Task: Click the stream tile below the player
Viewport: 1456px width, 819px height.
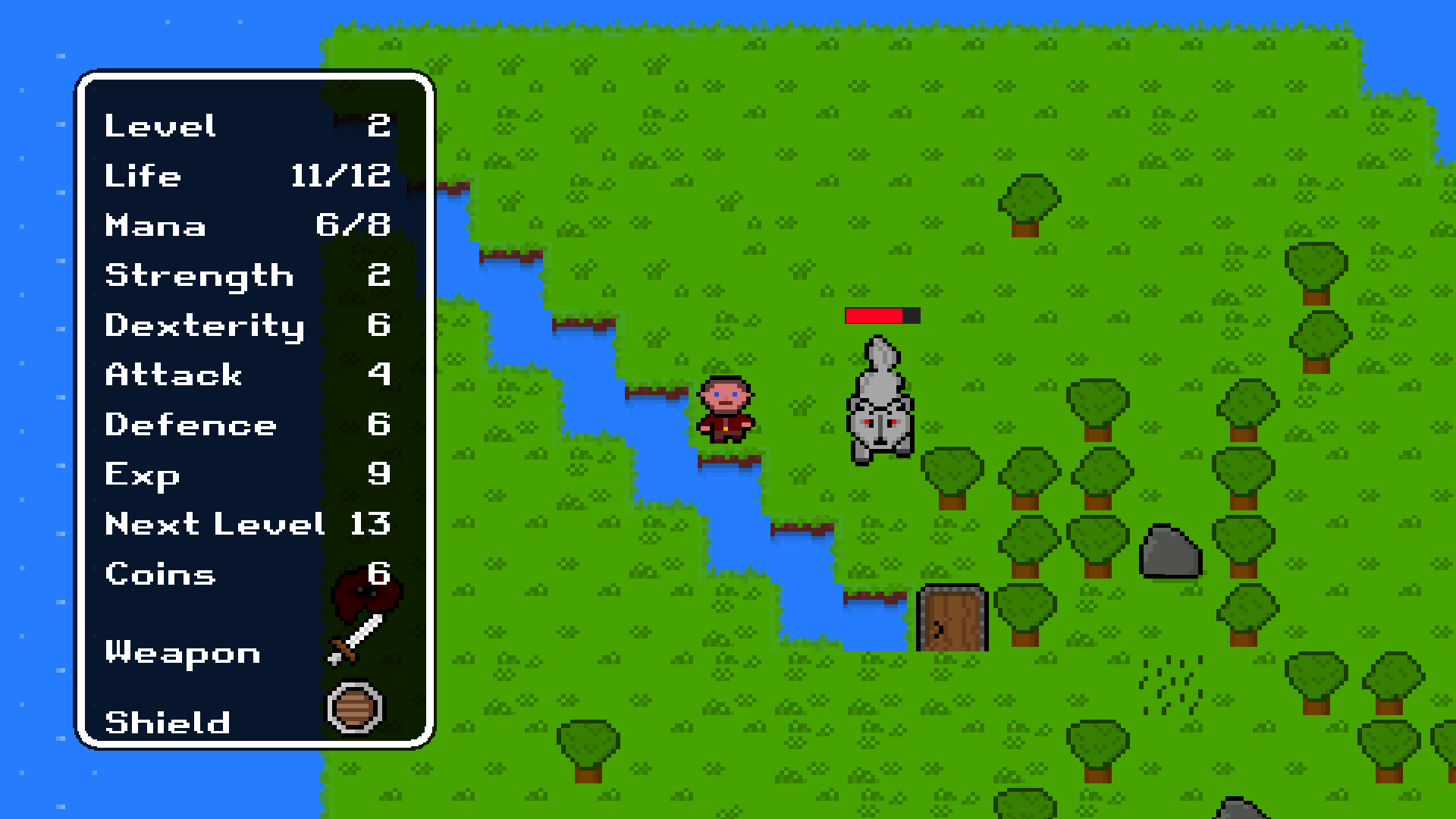Action: click(x=728, y=493)
